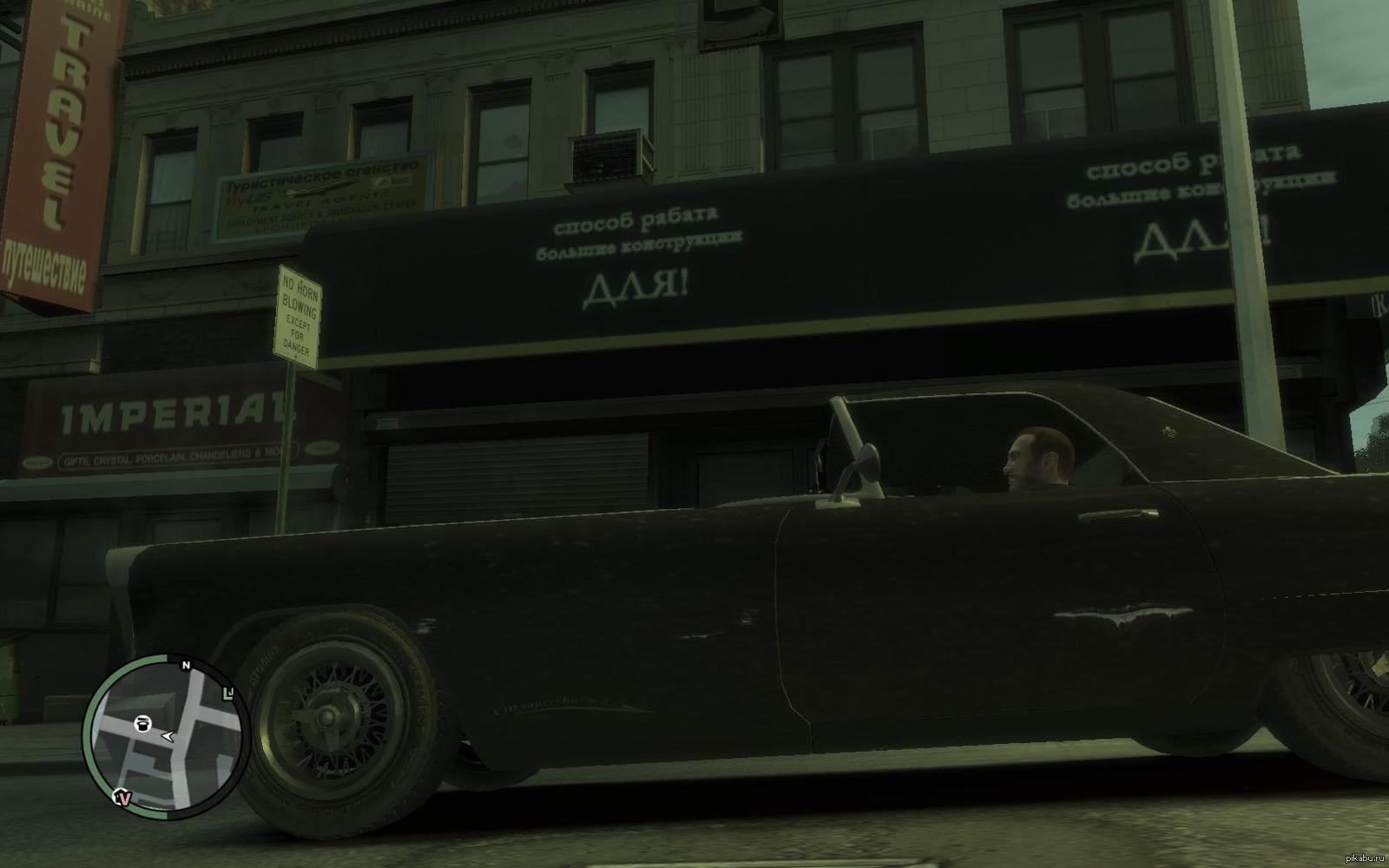This screenshot has height=868, width=1389.
Task: Click the N north indicator on the radar
Action: 186,666
